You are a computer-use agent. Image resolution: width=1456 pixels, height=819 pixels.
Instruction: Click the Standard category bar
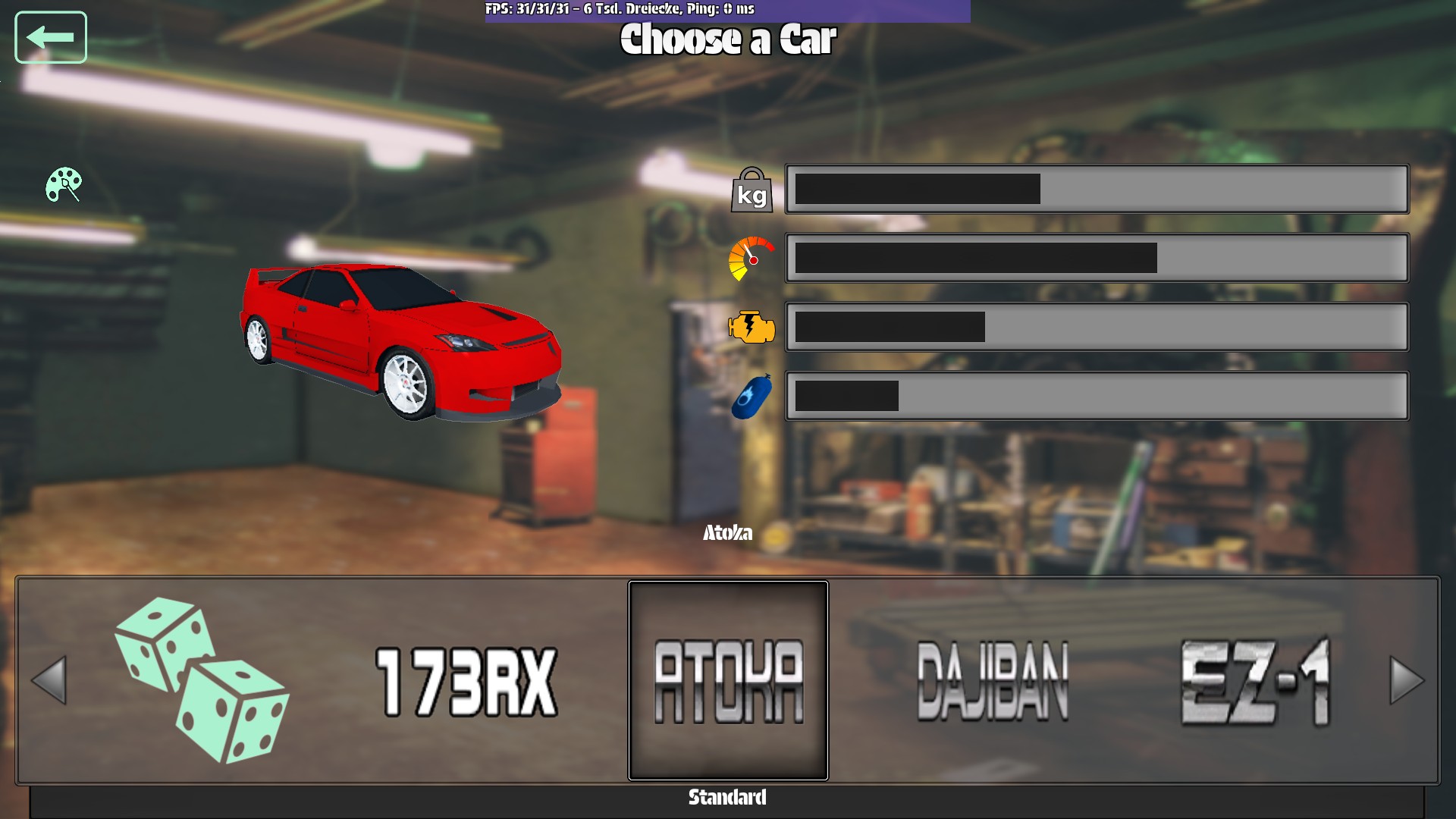(x=726, y=798)
